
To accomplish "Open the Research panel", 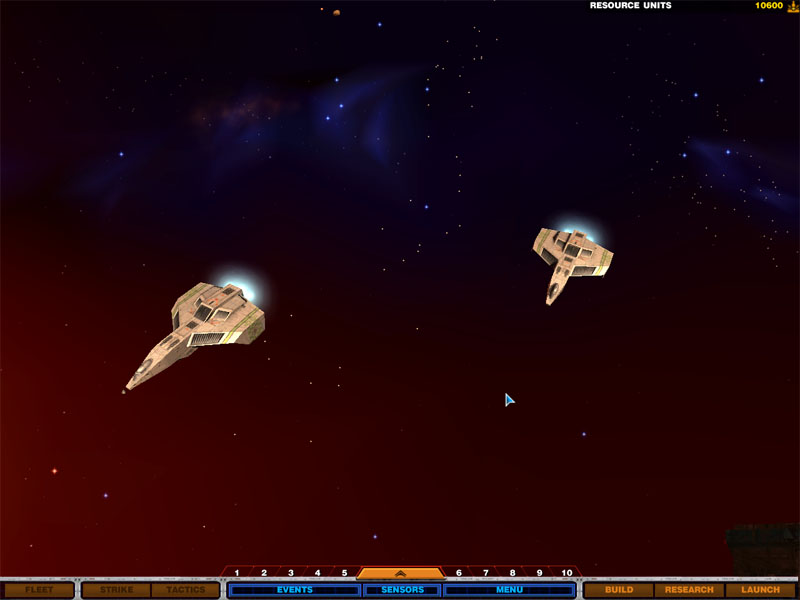I will pyautogui.click(x=689, y=590).
